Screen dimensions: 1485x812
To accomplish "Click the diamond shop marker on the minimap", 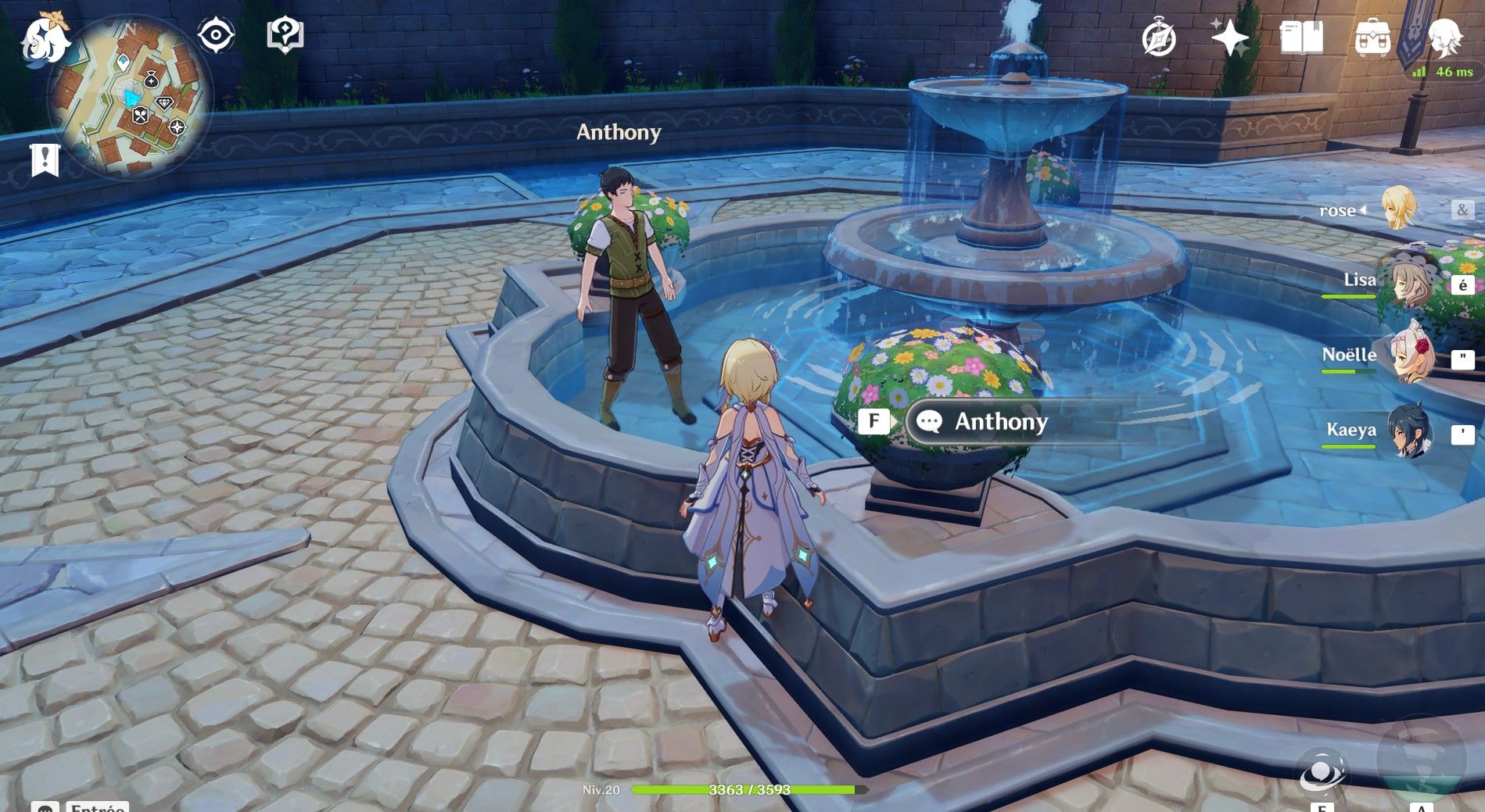I will point(163,103).
